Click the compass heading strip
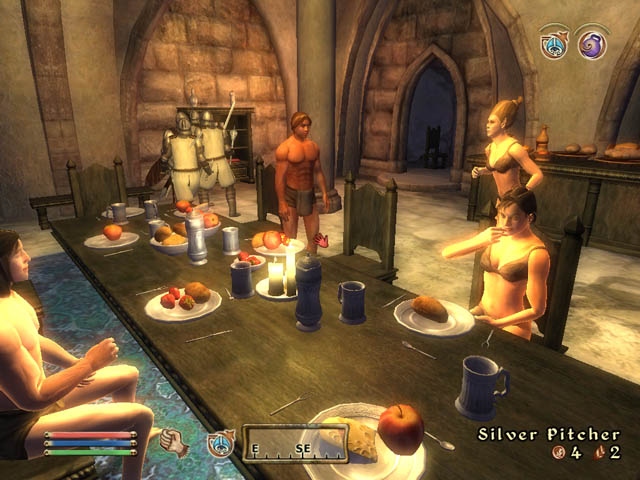Image resolution: width=640 pixels, height=480 pixels. 295,443
